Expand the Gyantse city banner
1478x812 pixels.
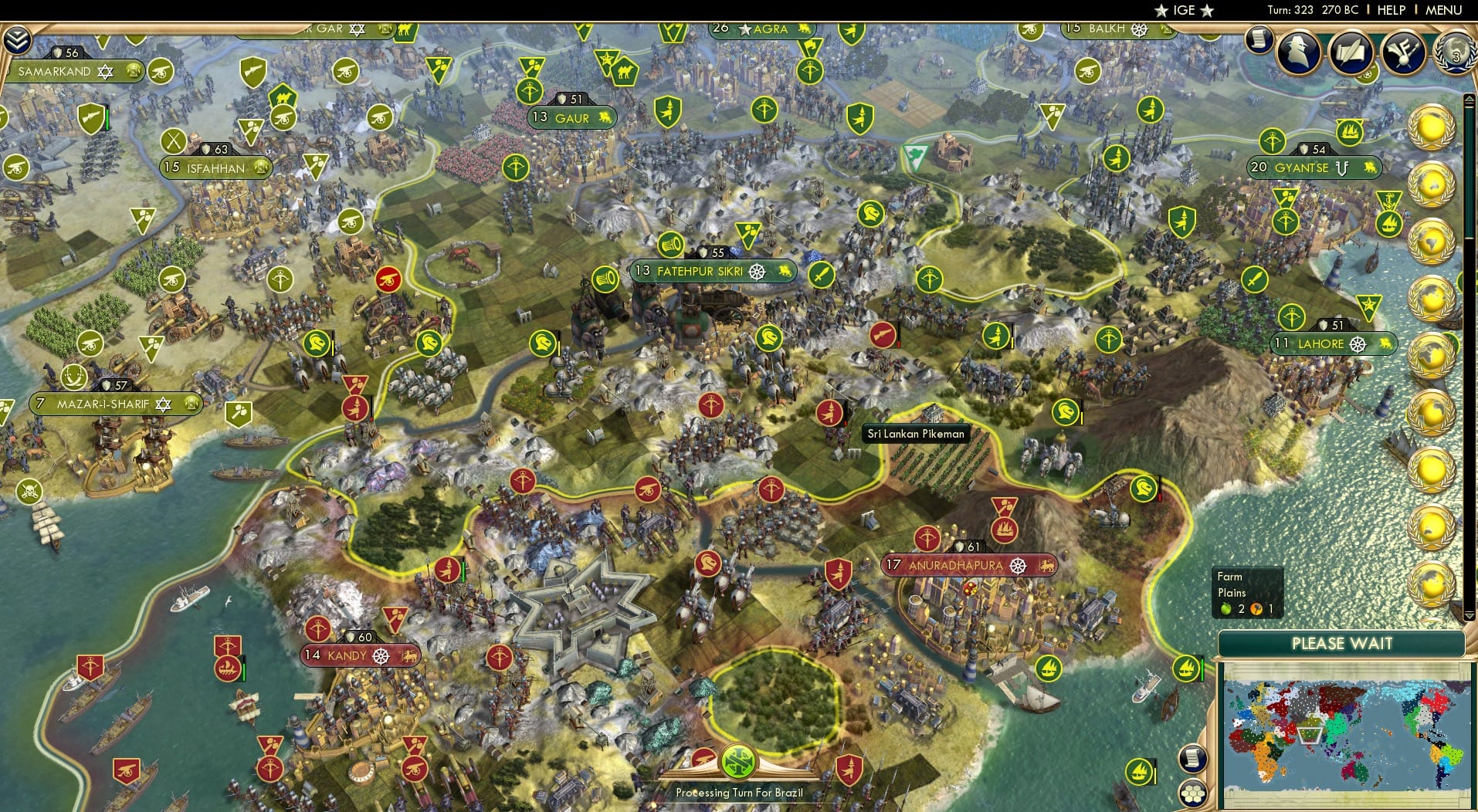click(x=1313, y=167)
